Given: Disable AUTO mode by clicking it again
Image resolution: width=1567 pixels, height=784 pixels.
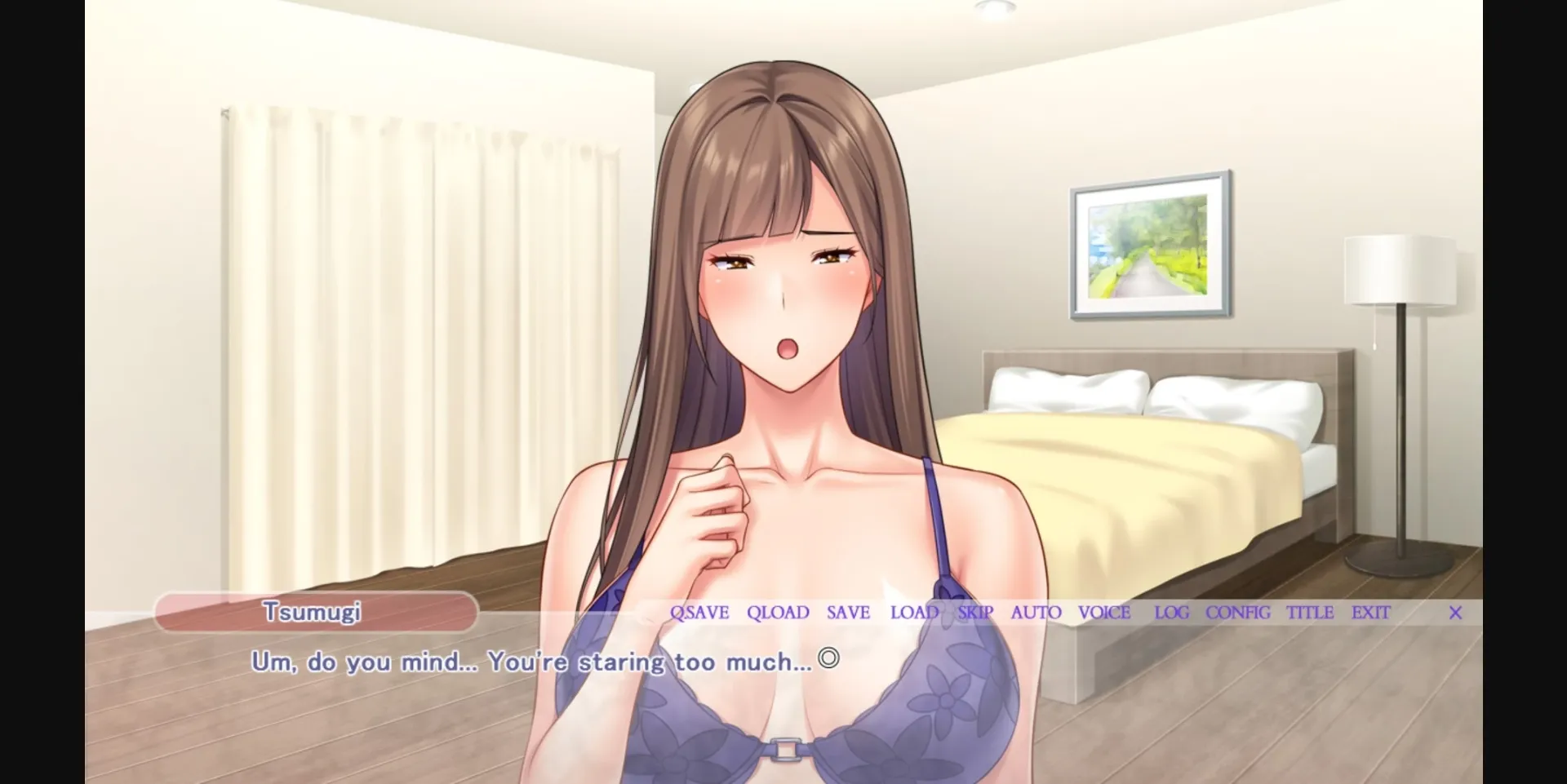Looking at the screenshot, I should coord(1035,613).
